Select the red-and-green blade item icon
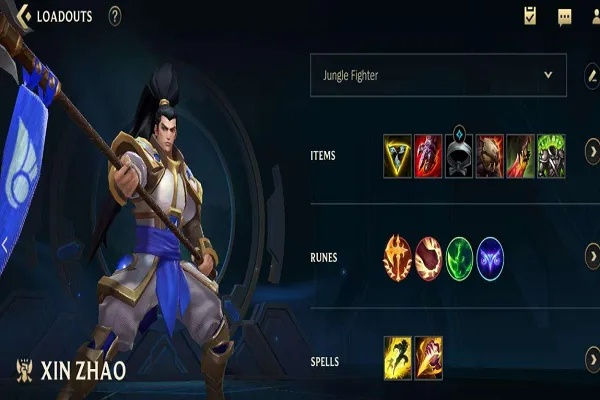Image resolution: width=600 pixels, height=400 pixels. pos(520,157)
